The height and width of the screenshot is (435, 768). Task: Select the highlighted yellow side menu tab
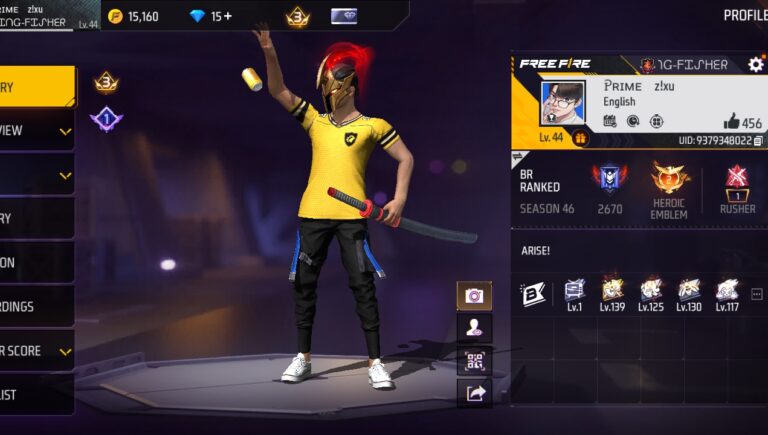pos(37,87)
